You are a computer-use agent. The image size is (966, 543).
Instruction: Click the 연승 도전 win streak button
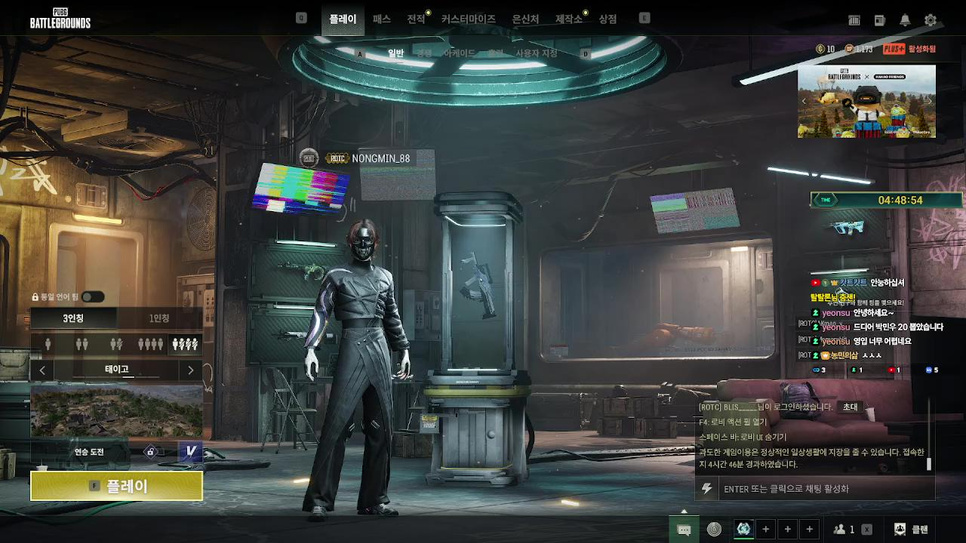[89, 452]
